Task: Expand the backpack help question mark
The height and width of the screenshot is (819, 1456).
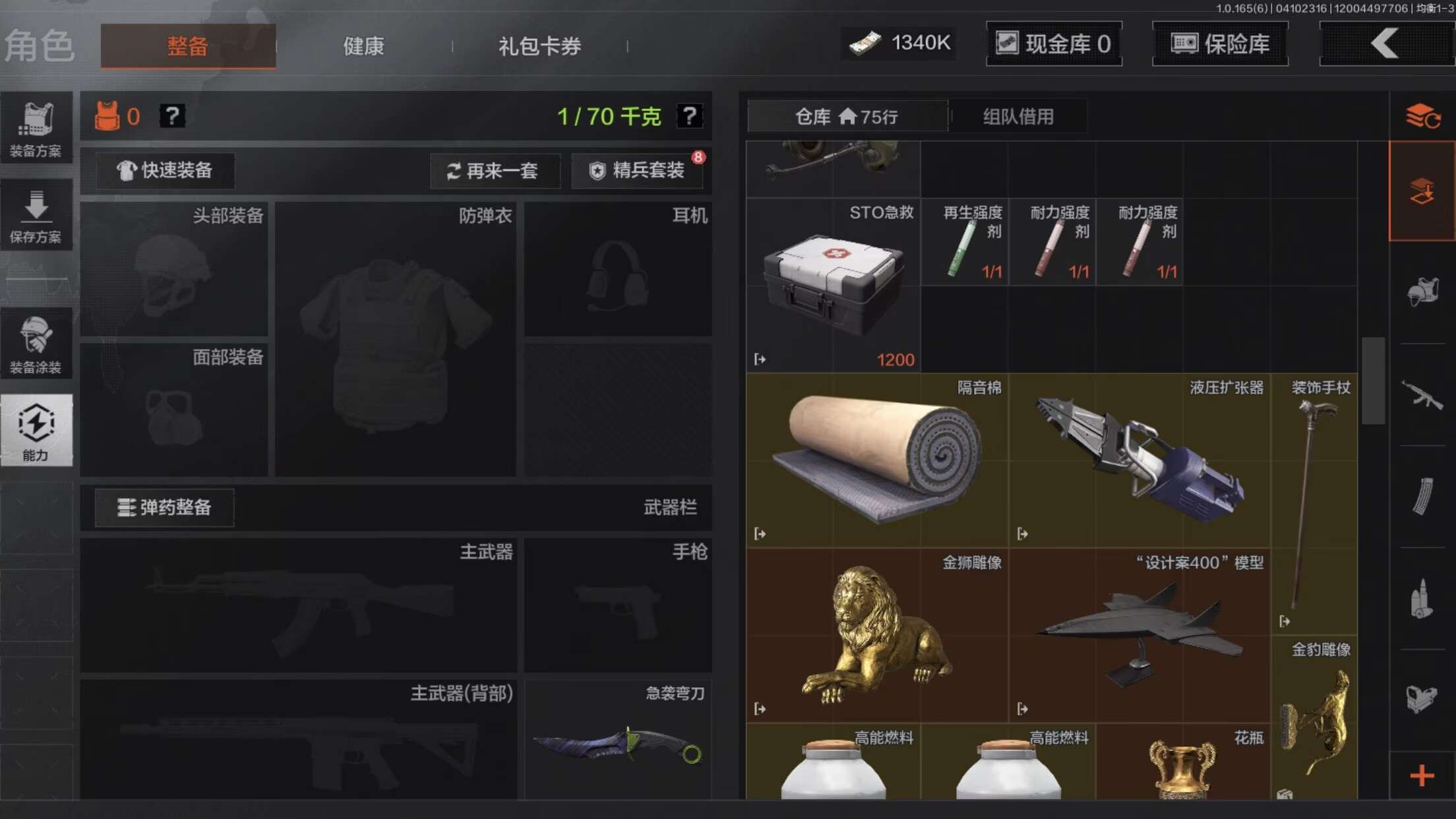Action: click(172, 116)
